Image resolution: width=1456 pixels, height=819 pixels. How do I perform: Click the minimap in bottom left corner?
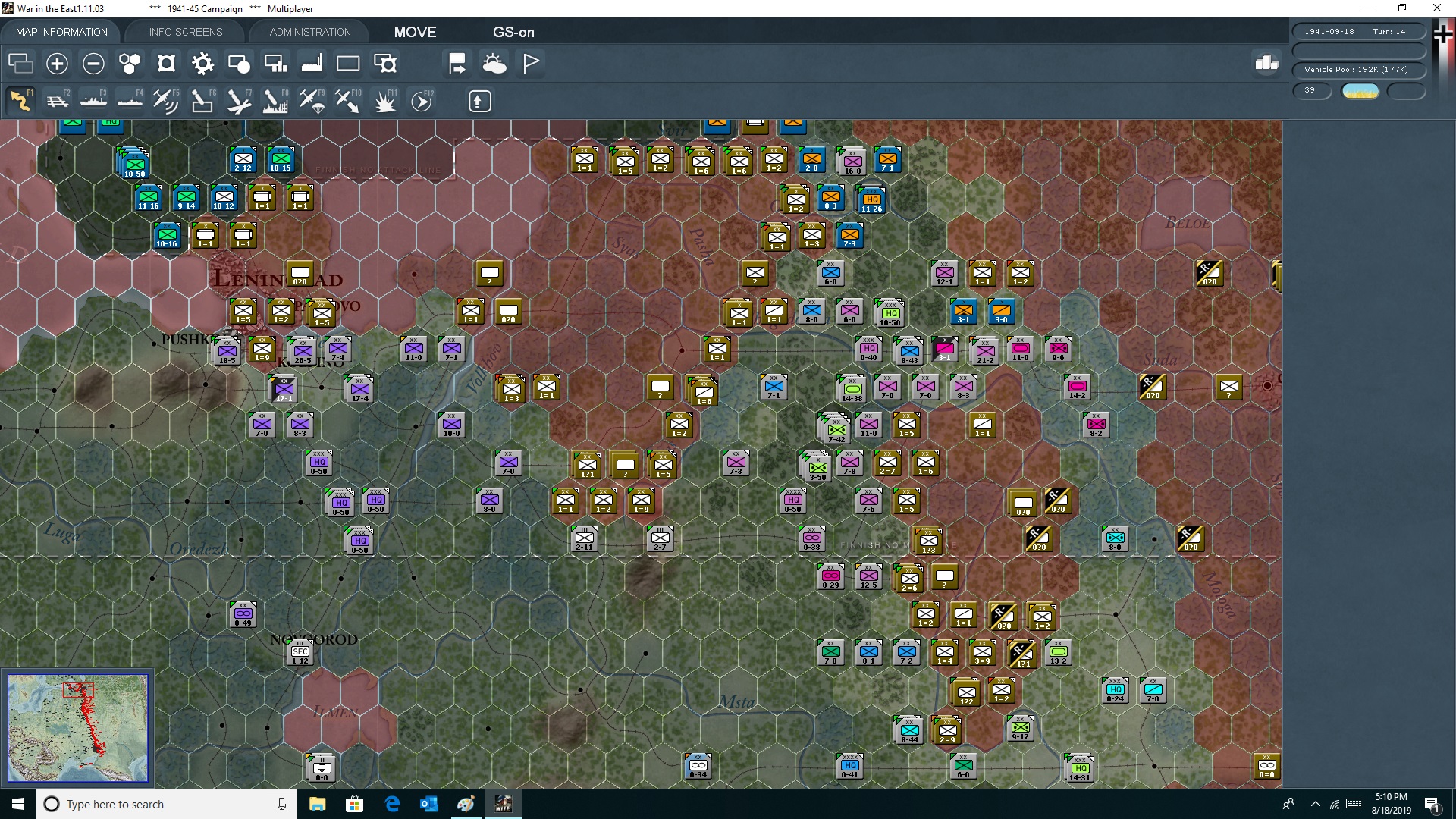pyautogui.click(x=78, y=728)
